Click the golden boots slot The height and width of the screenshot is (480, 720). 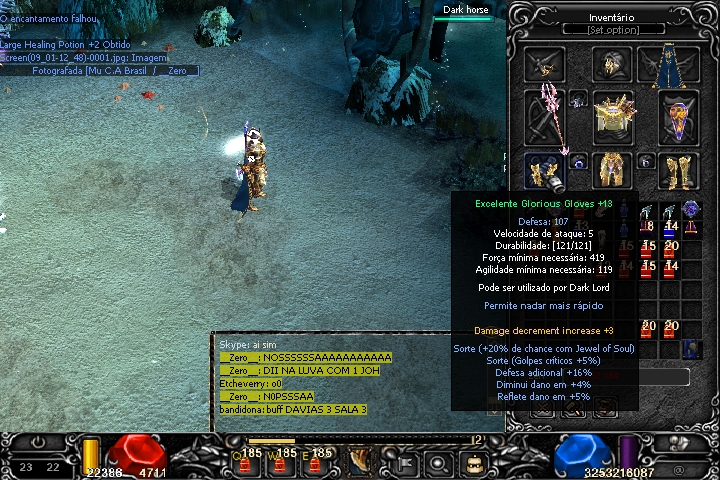click(x=678, y=171)
